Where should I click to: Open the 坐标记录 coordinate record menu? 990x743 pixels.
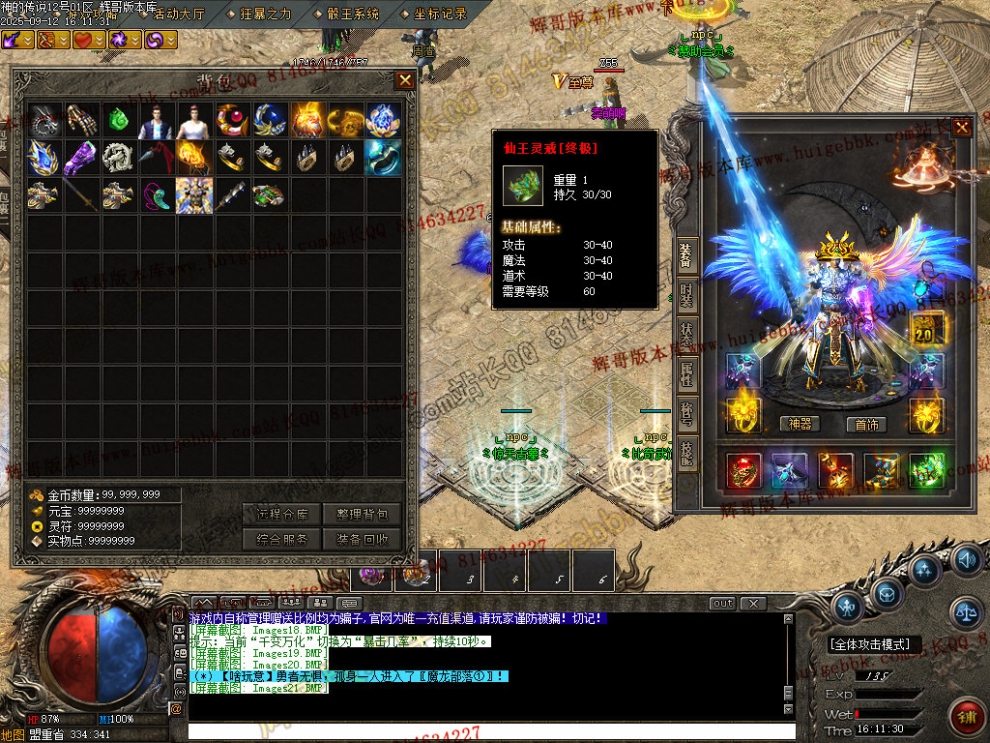(439, 14)
